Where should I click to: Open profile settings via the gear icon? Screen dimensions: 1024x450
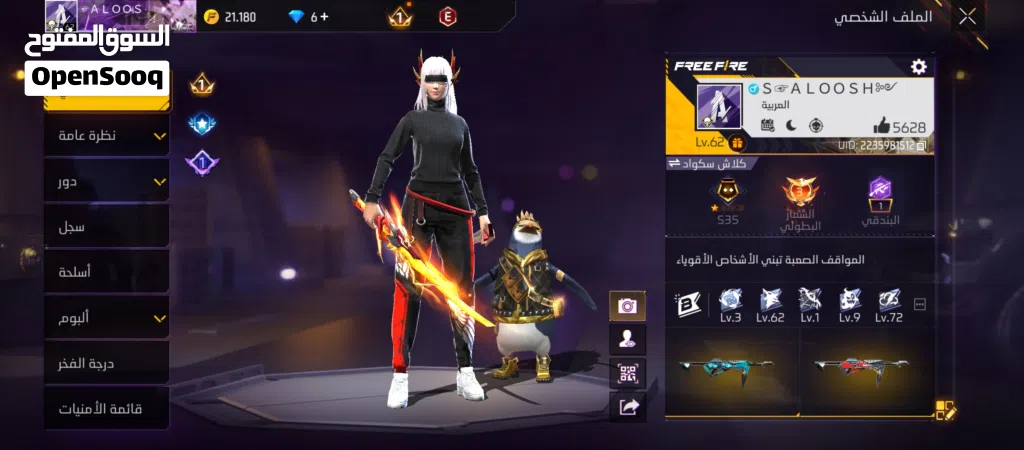click(918, 66)
